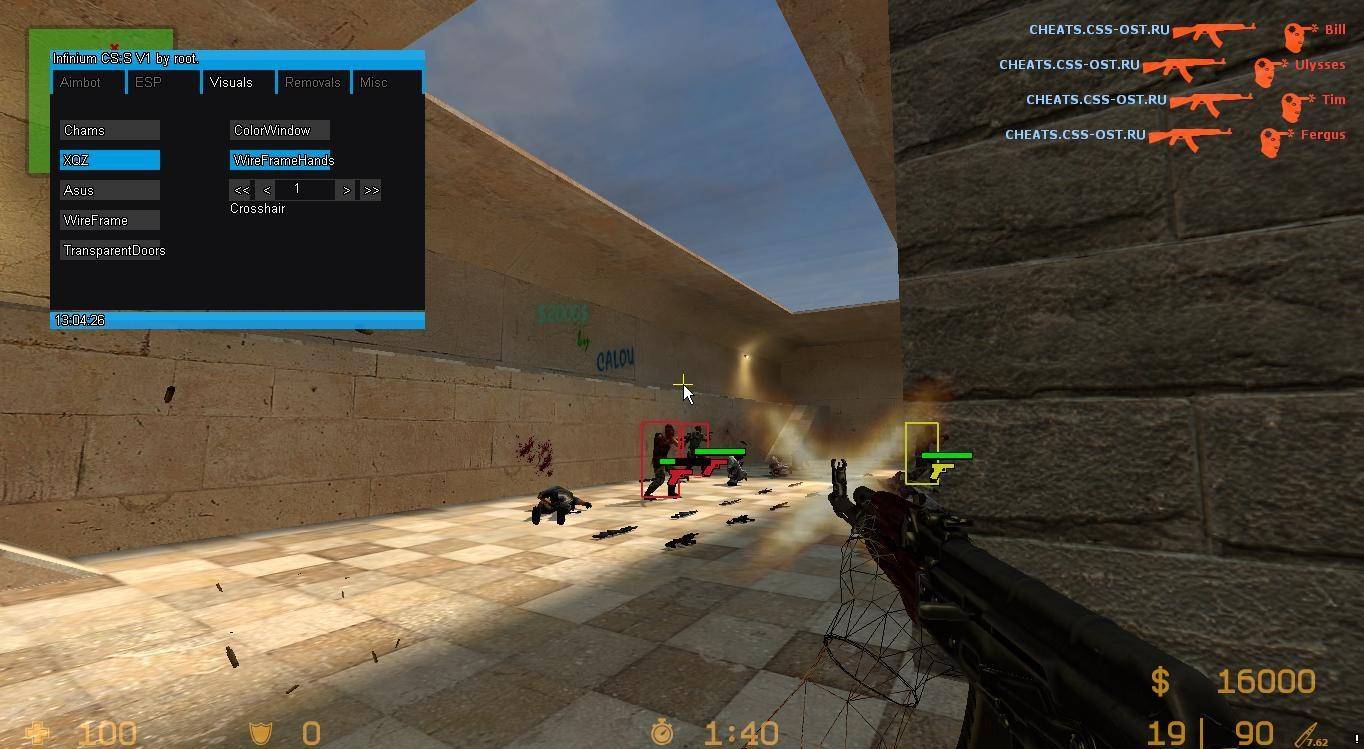Switch to the Aimbot tab

pyautogui.click(x=81, y=82)
